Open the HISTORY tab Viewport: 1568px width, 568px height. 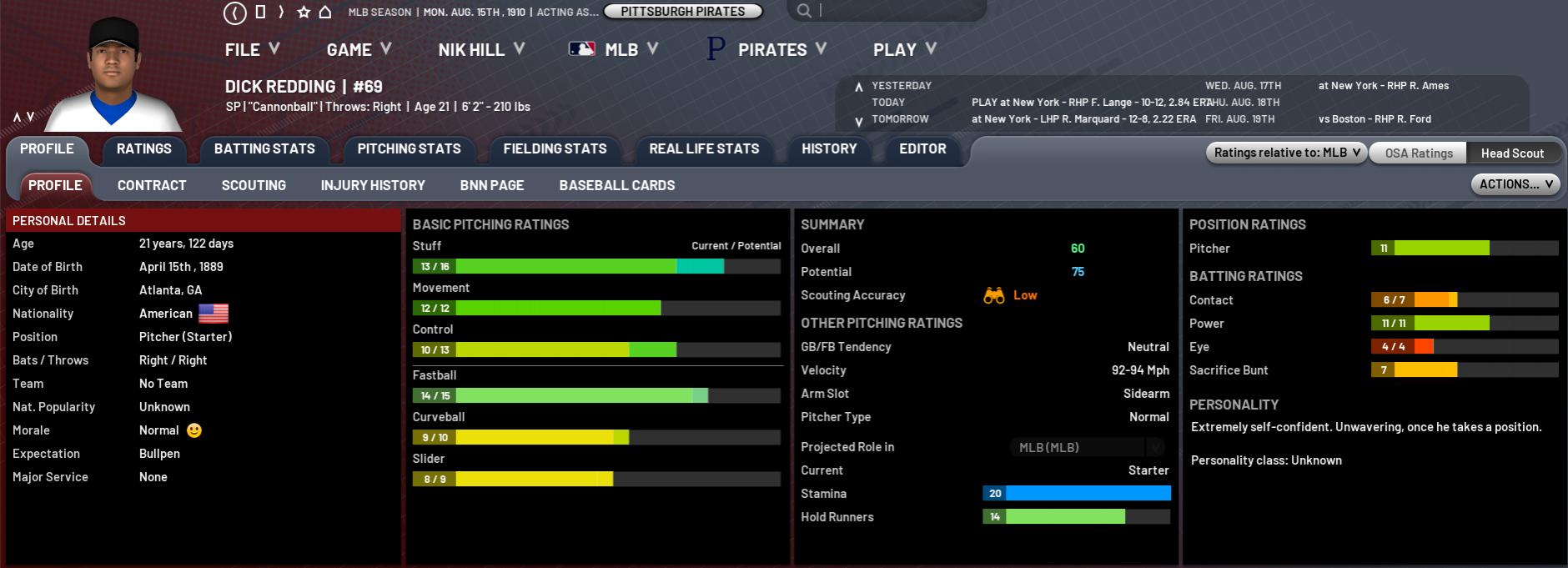829,149
